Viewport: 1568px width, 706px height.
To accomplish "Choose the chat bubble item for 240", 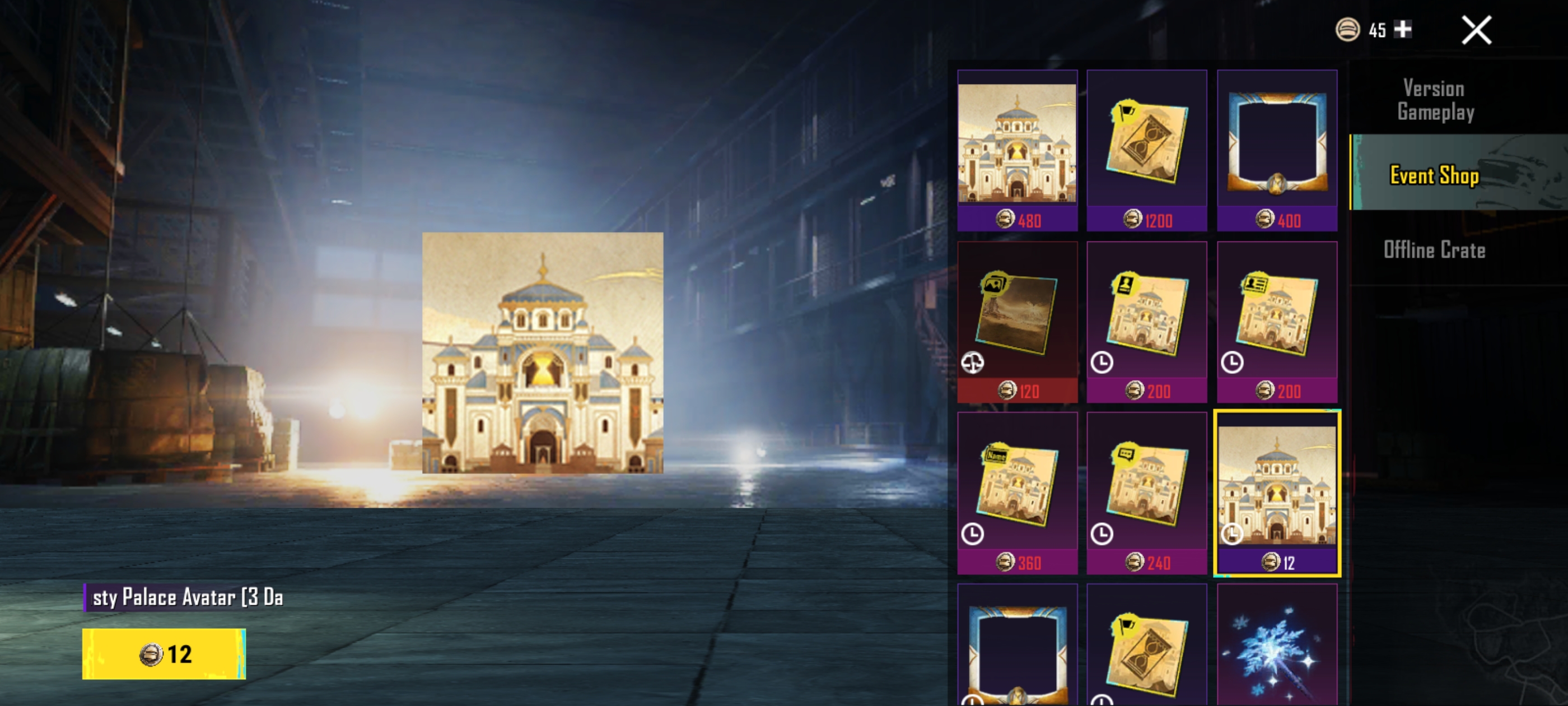I will tap(1147, 493).
